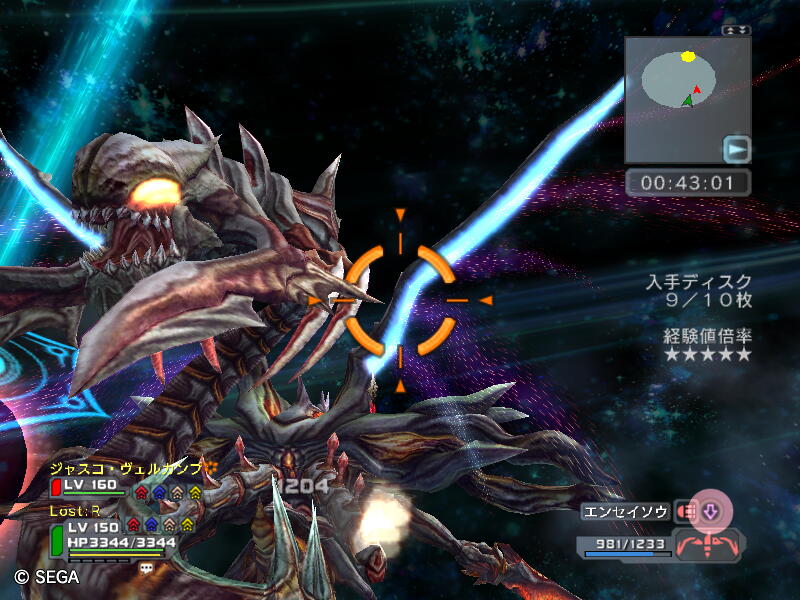
Task: Click the red buff icon beside LV 150
Action: click(133, 525)
